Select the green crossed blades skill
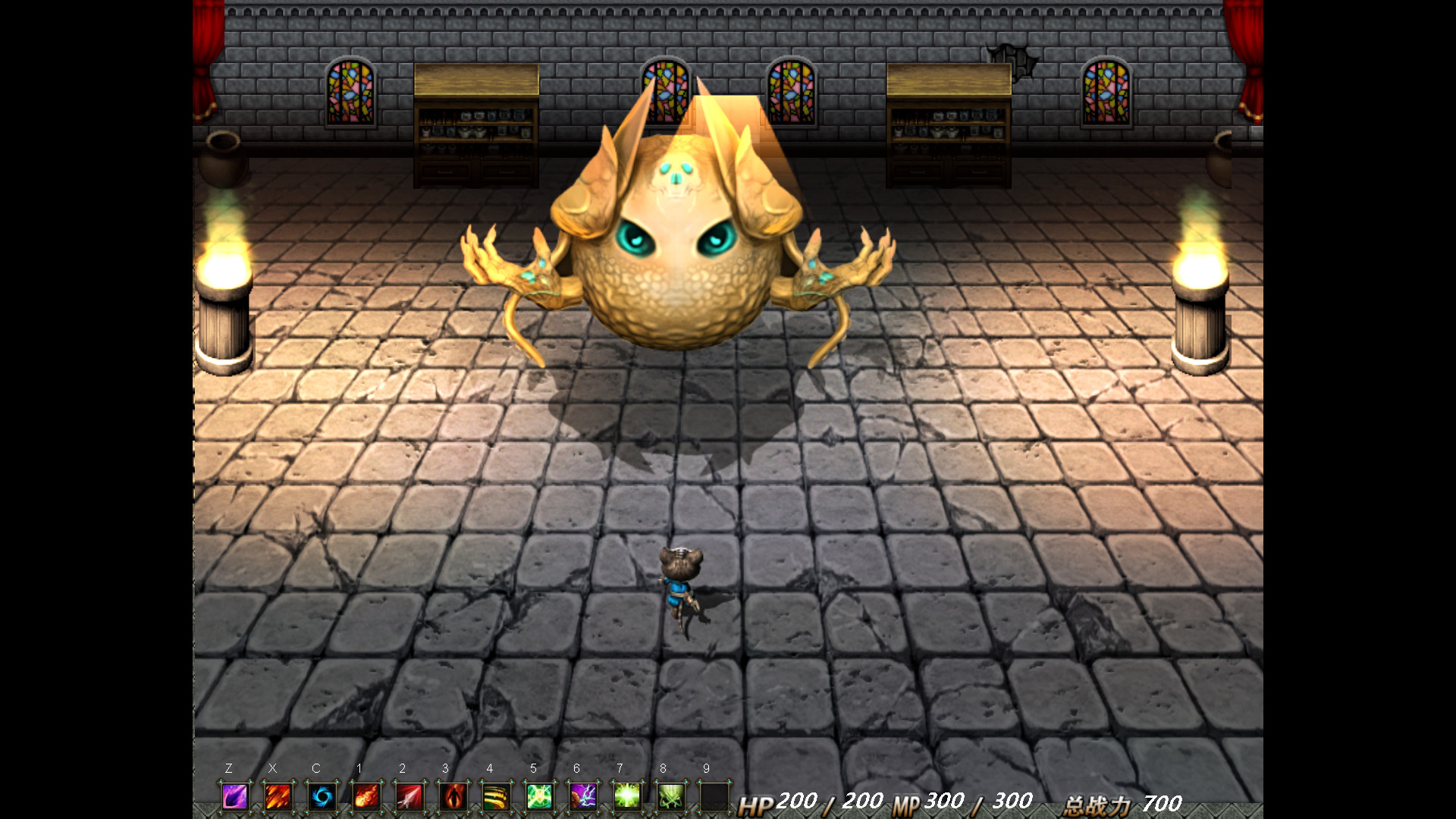The width and height of the screenshot is (1456, 819). click(x=671, y=796)
